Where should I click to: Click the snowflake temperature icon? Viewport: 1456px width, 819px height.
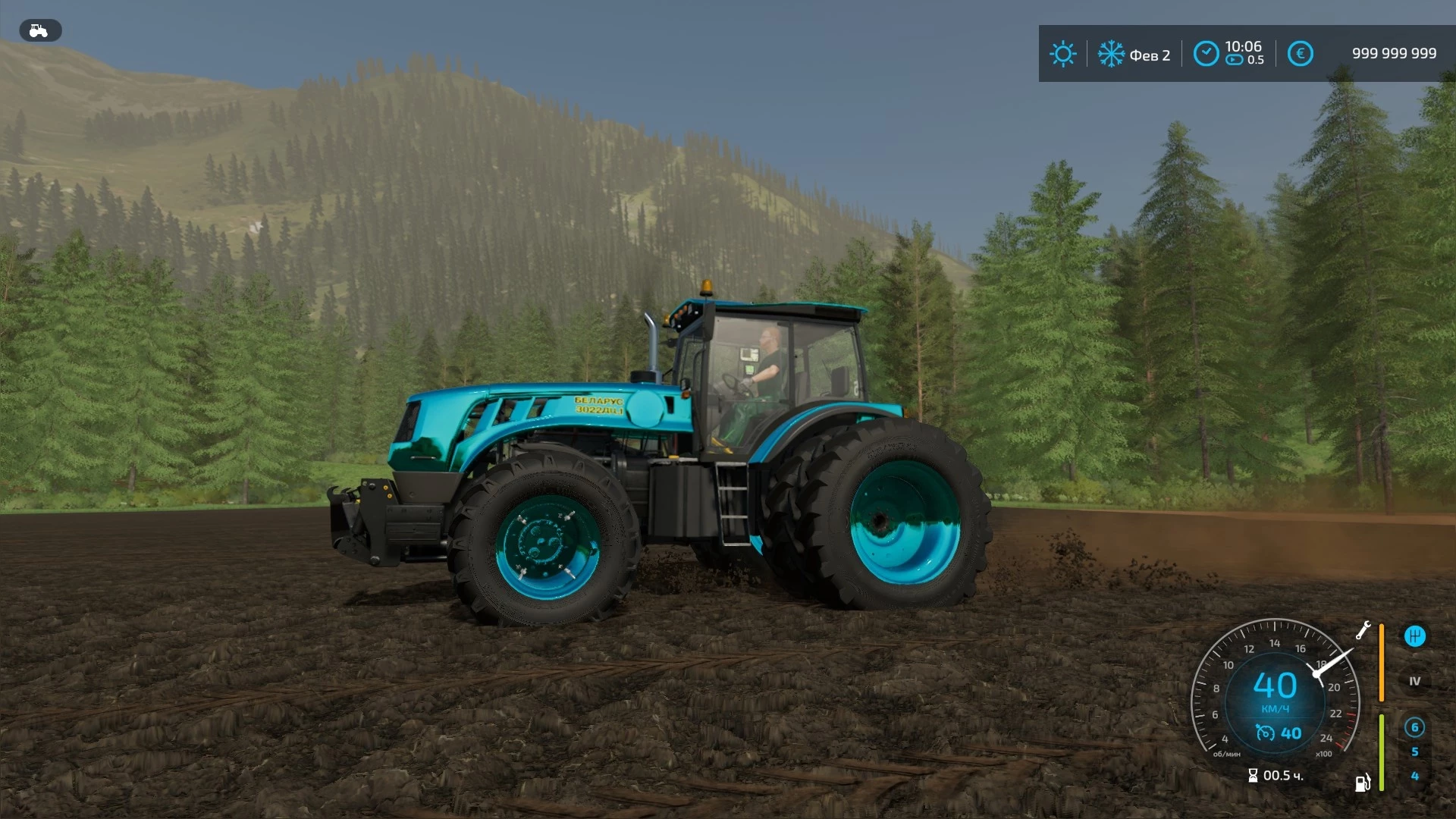tap(1111, 54)
